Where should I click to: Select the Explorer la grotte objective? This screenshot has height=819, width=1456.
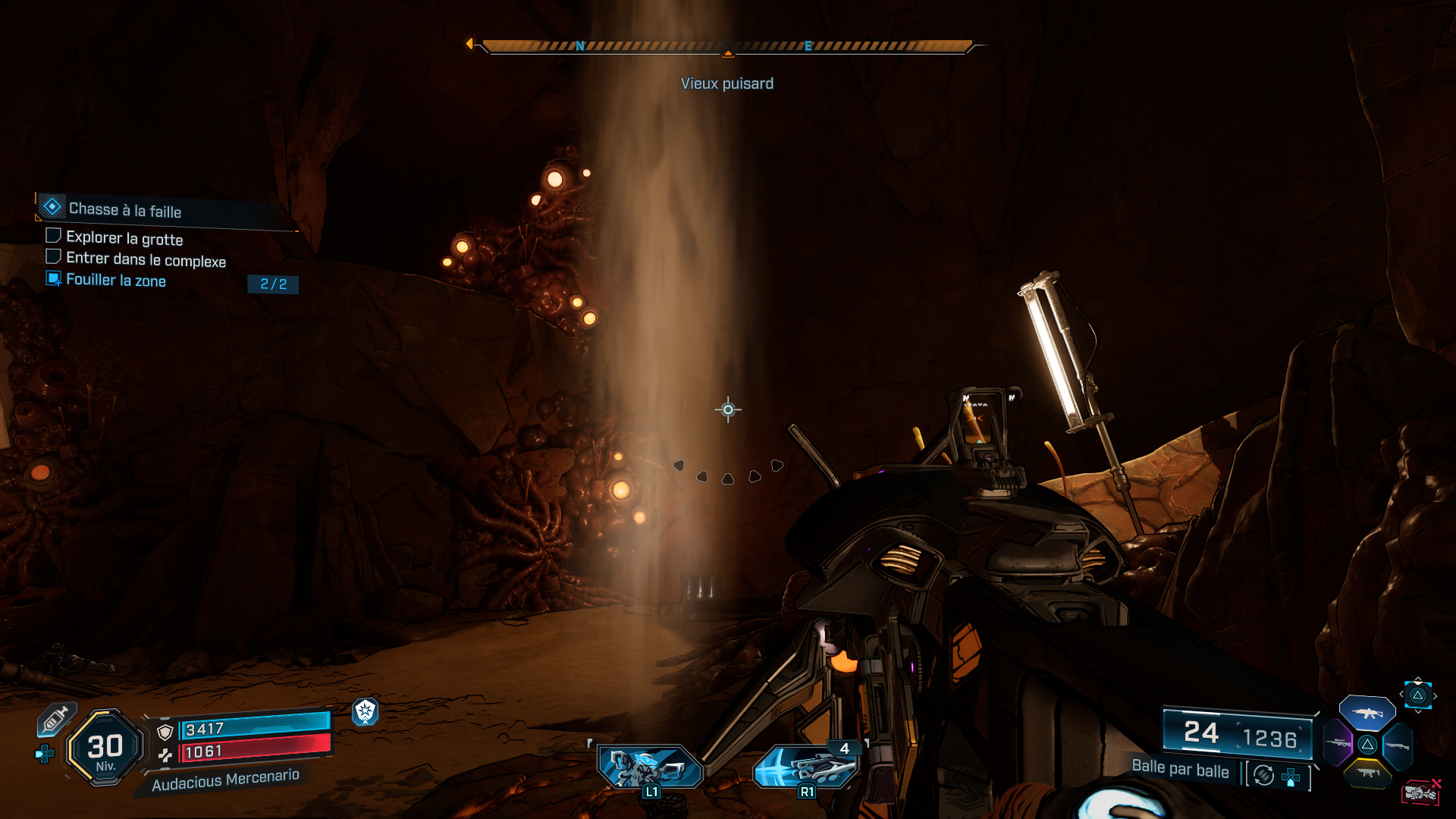coord(124,238)
